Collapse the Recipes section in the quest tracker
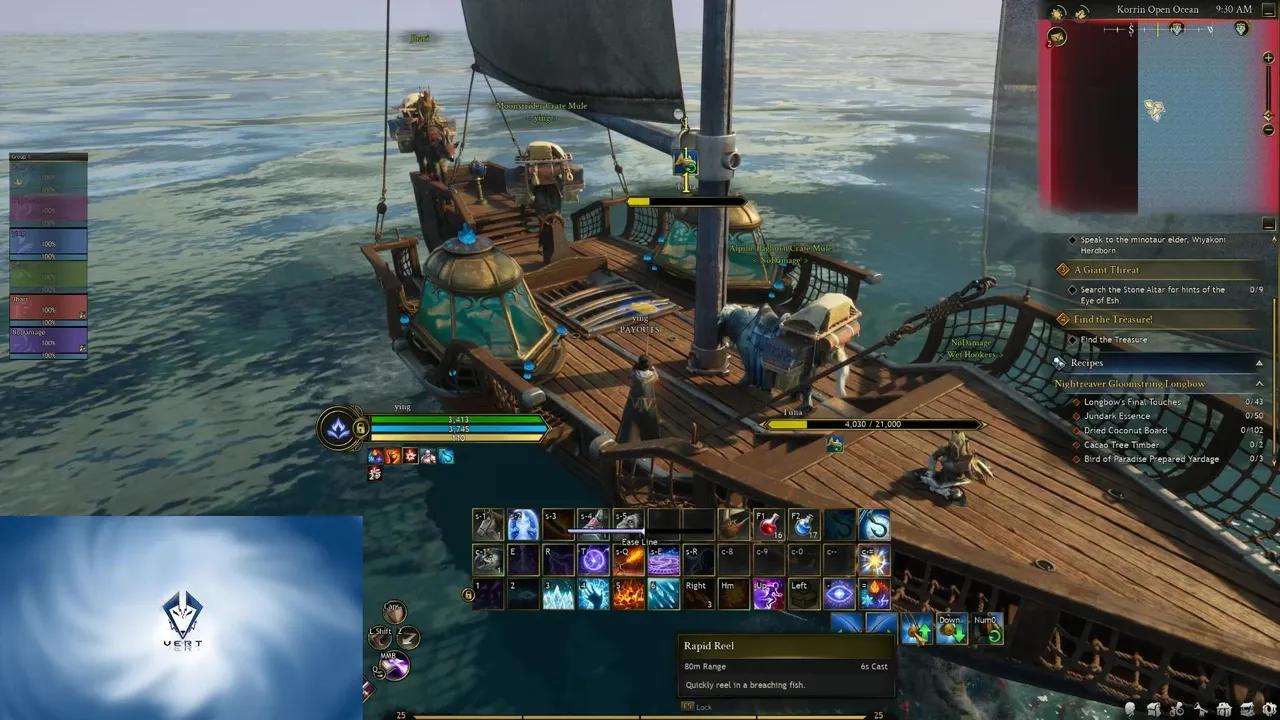This screenshot has width=1280, height=720. [x=1258, y=362]
